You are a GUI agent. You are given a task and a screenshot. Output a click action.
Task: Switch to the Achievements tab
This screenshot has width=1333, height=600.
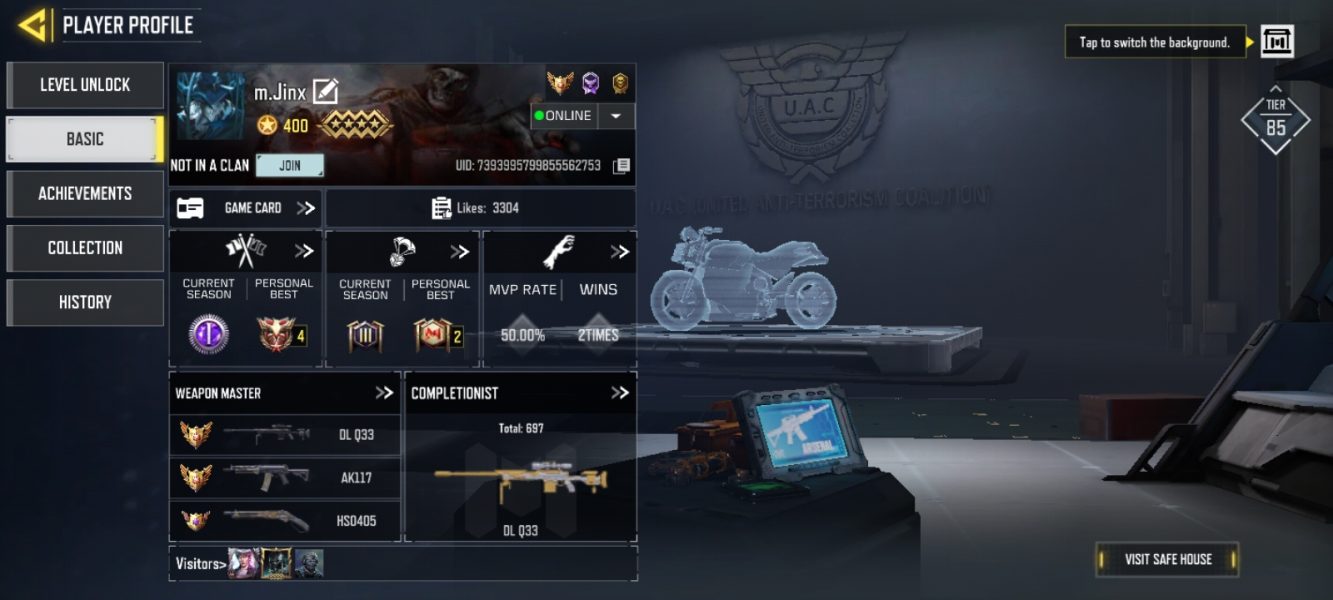[85, 193]
